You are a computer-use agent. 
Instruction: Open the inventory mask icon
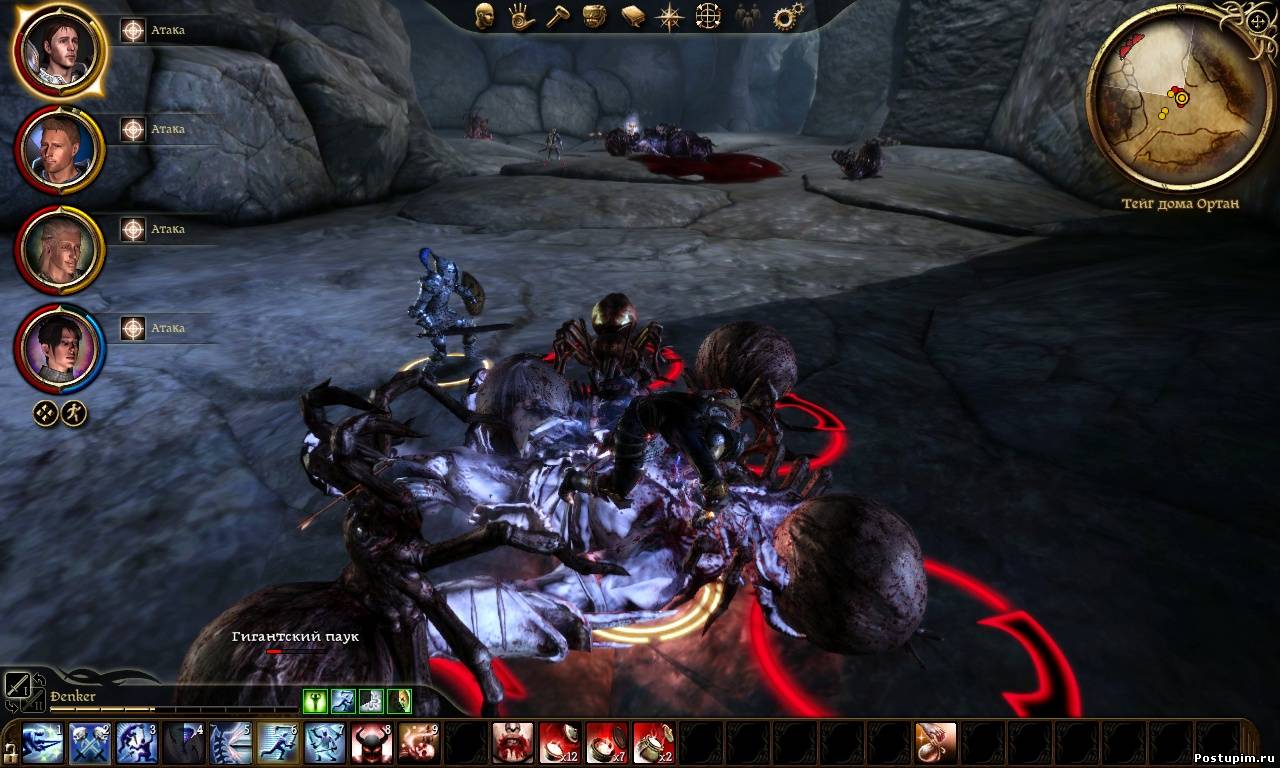[x=595, y=16]
